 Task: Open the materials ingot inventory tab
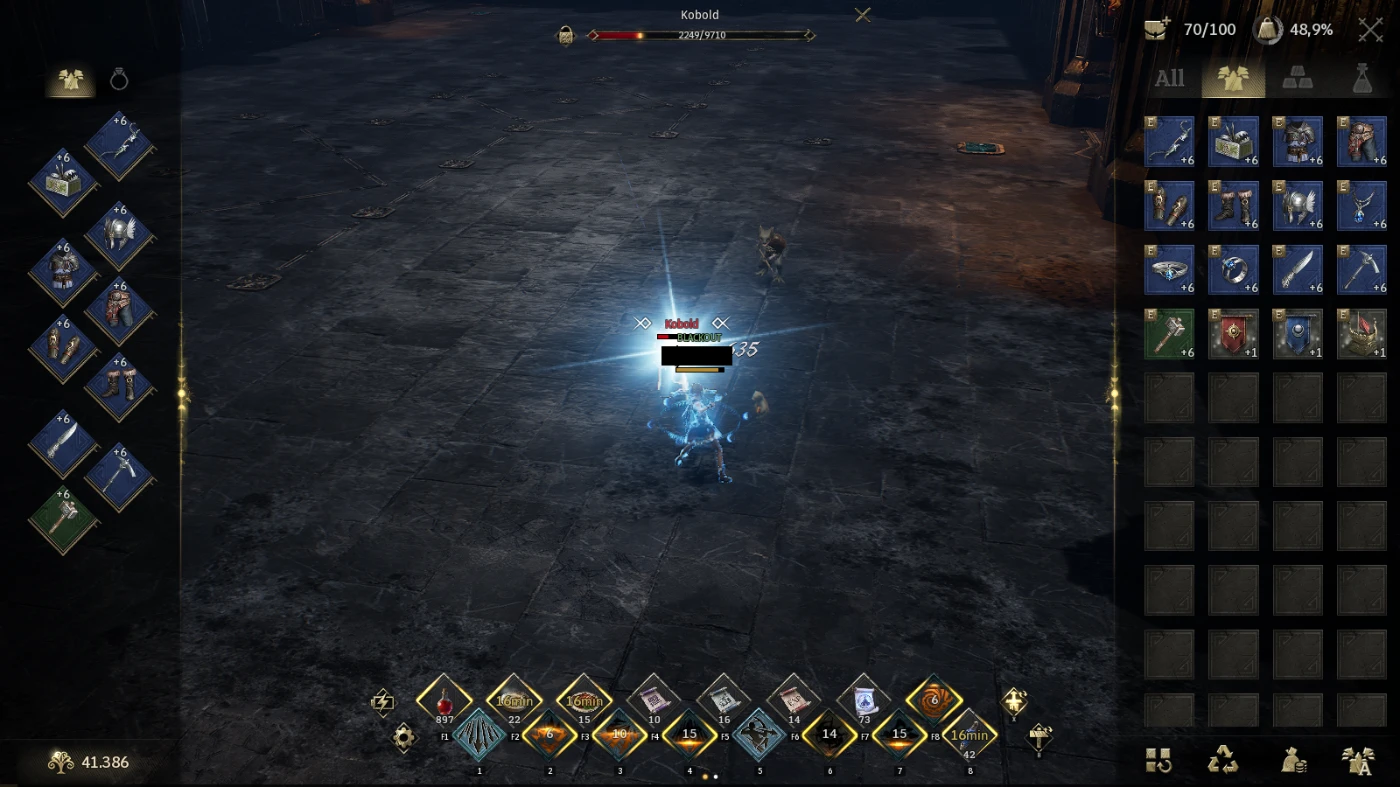point(1297,79)
